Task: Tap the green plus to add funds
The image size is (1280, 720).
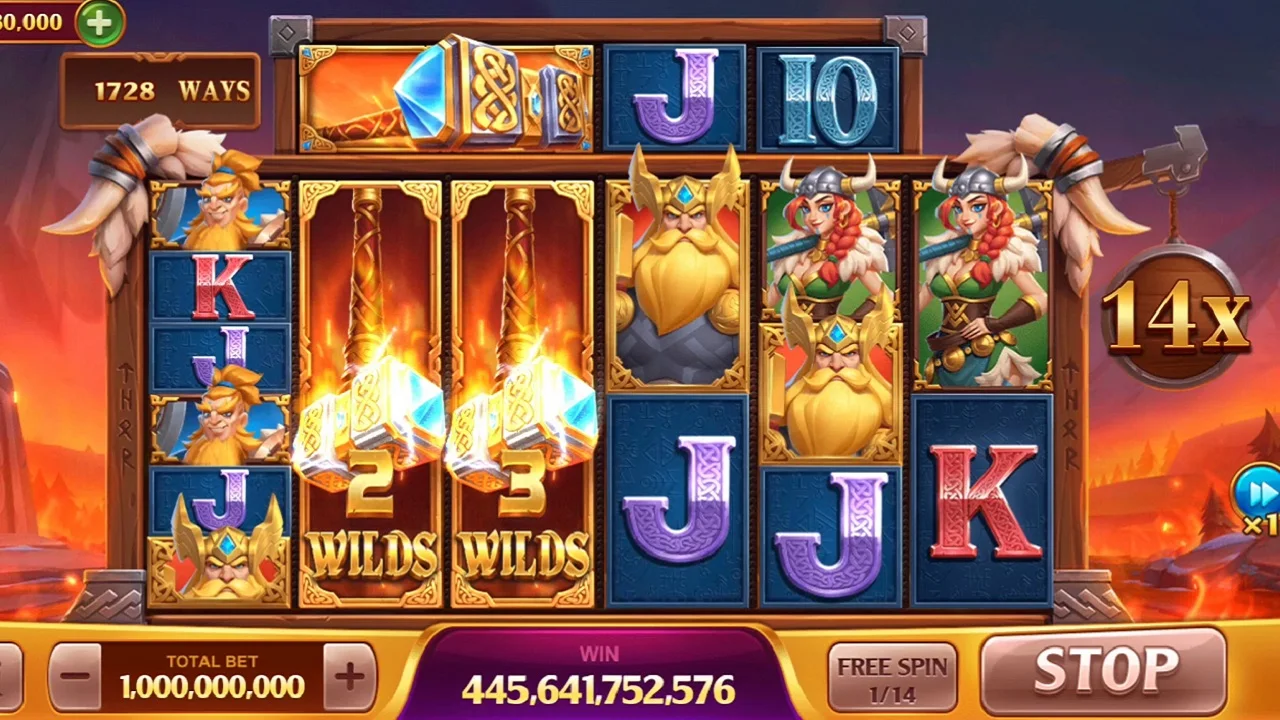Action: pos(97,23)
